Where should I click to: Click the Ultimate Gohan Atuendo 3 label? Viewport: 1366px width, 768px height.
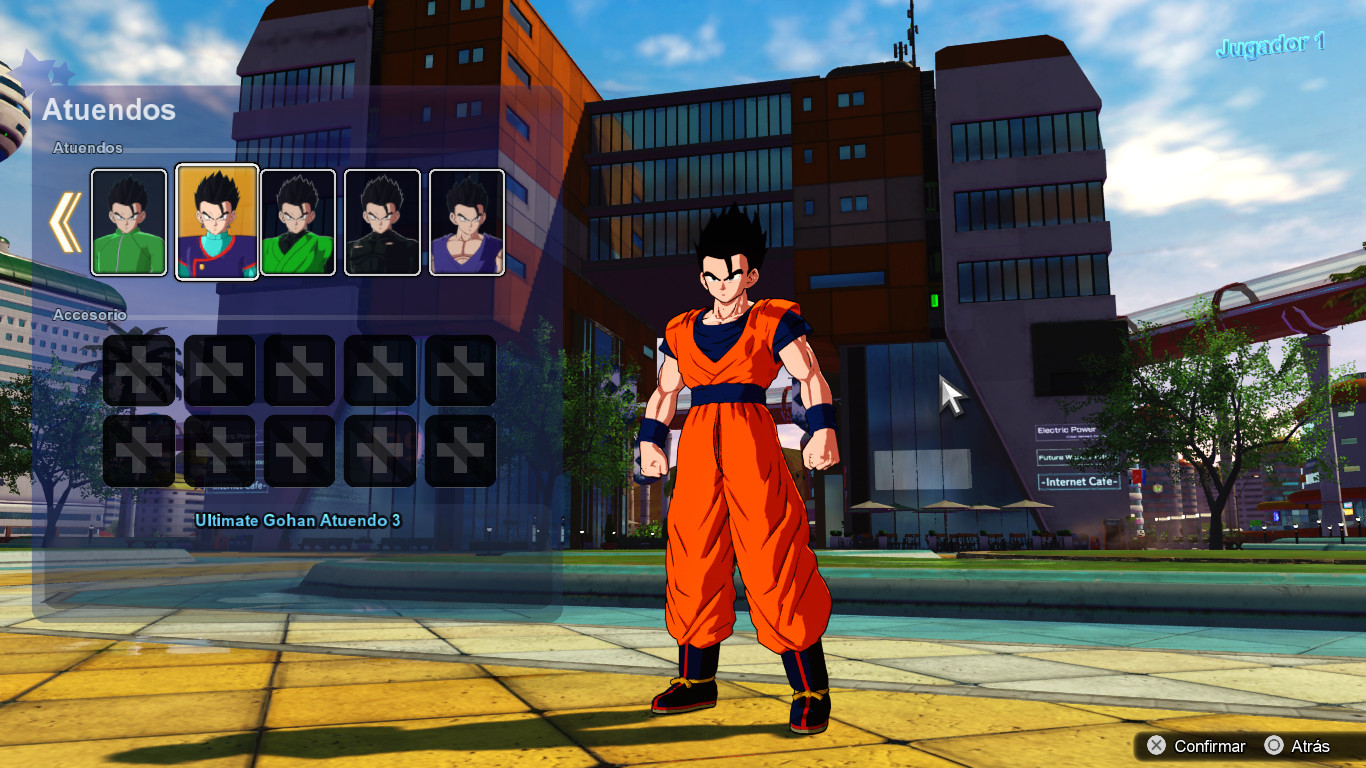(x=299, y=521)
